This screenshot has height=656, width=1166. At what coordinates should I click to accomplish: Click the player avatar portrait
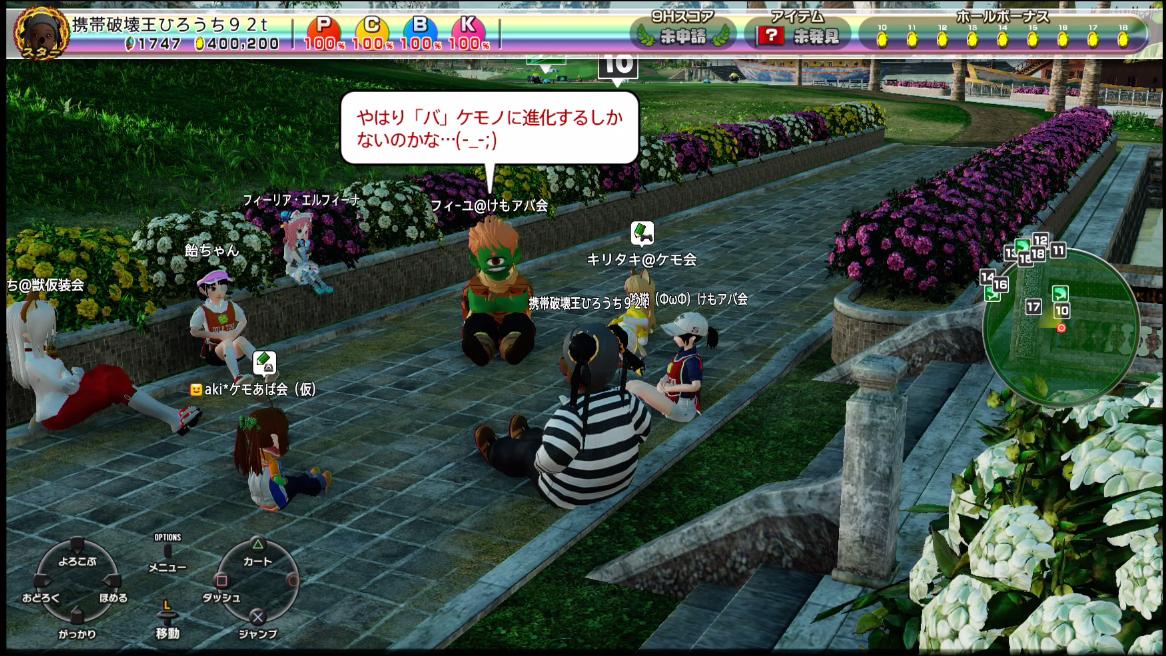tap(35, 31)
